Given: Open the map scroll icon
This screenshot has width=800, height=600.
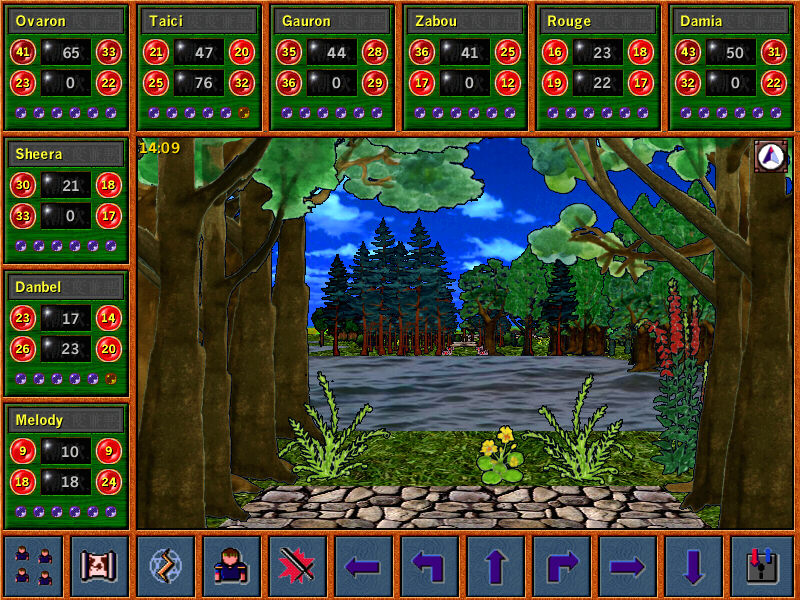Looking at the screenshot, I should pyautogui.click(x=99, y=566).
